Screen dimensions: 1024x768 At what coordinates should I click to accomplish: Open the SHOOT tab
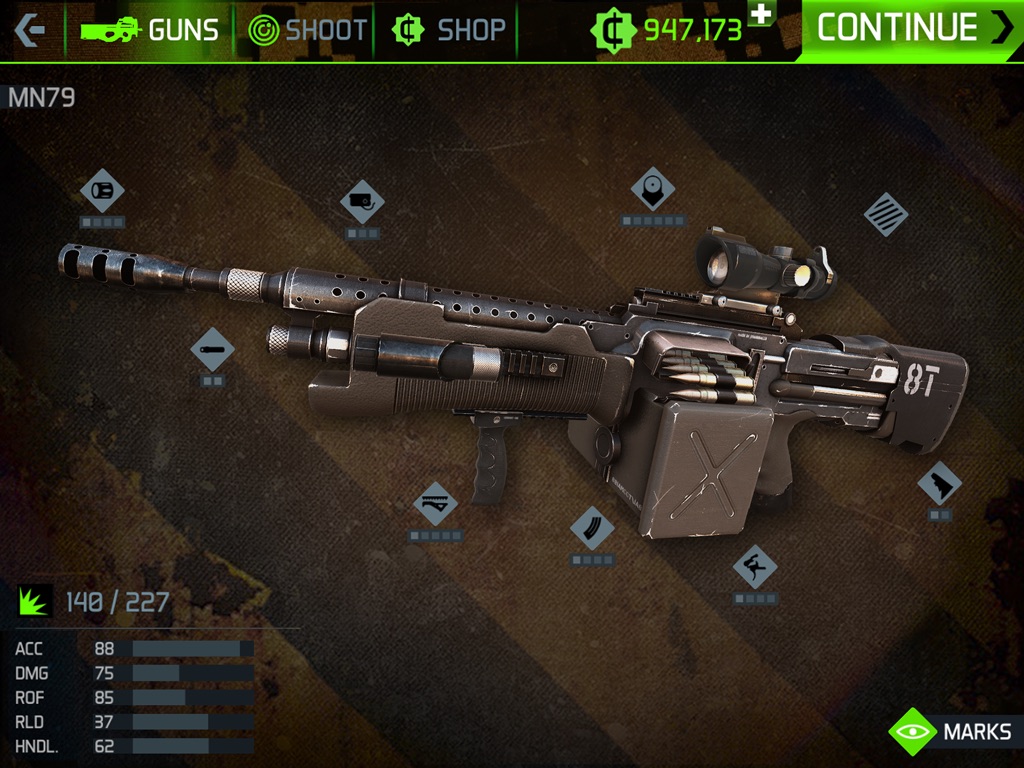[x=308, y=30]
